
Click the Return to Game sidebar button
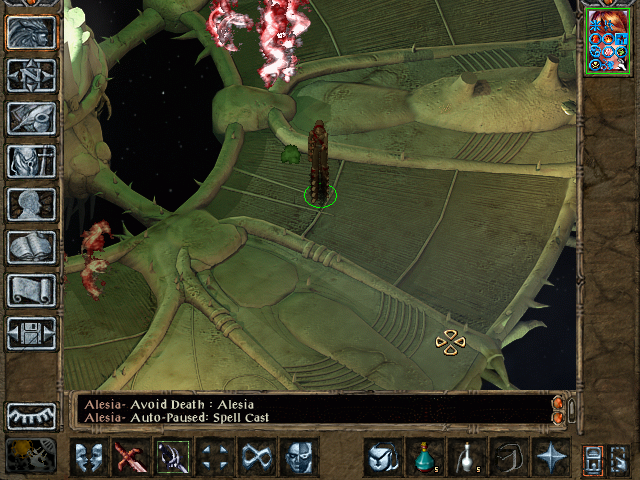pyautogui.click(x=32, y=32)
